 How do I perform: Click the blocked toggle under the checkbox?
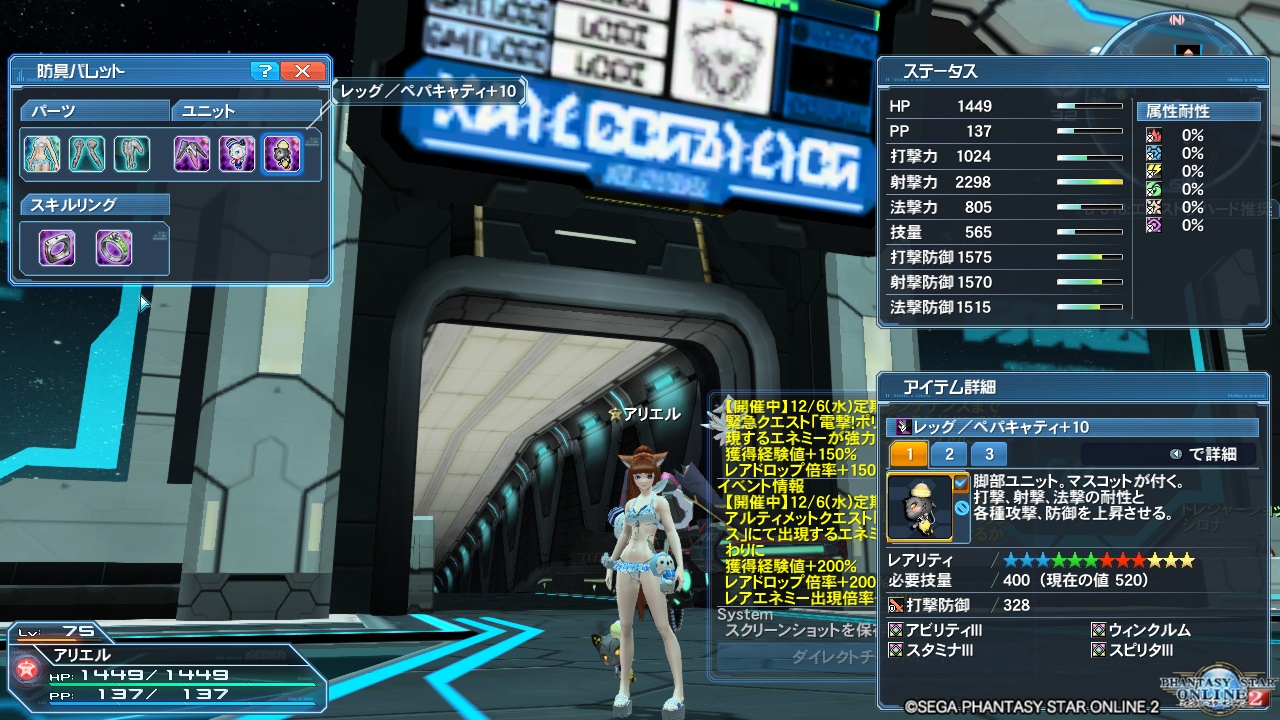point(961,506)
